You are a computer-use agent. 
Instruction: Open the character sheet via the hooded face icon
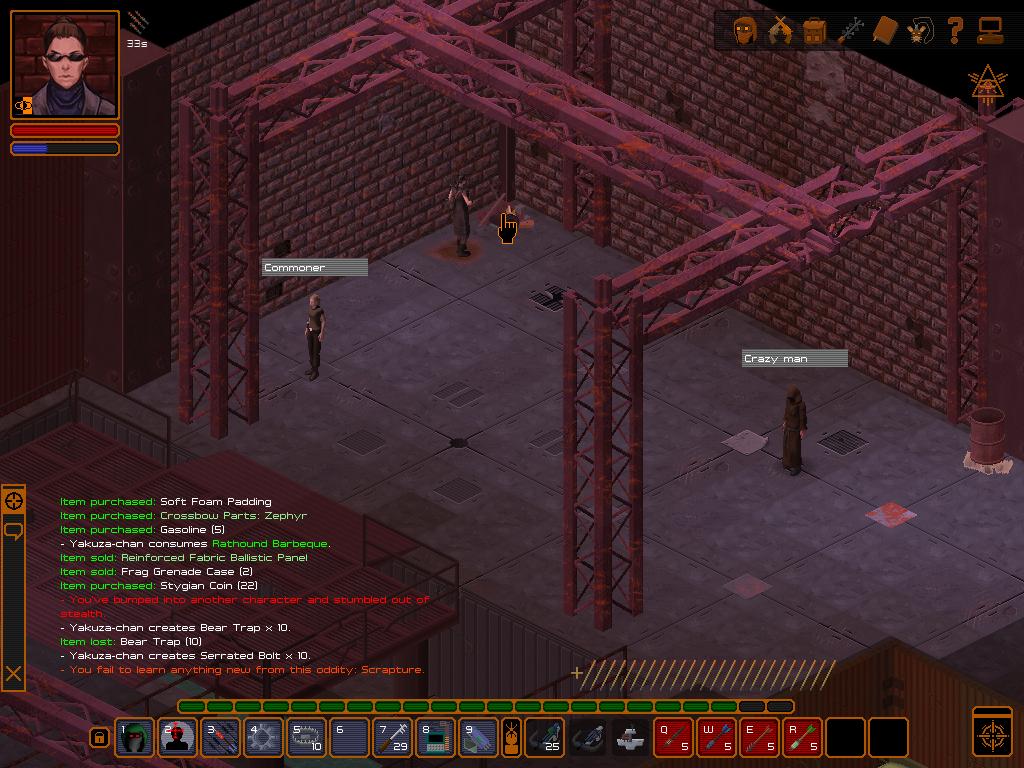pyautogui.click(x=745, y=31)
